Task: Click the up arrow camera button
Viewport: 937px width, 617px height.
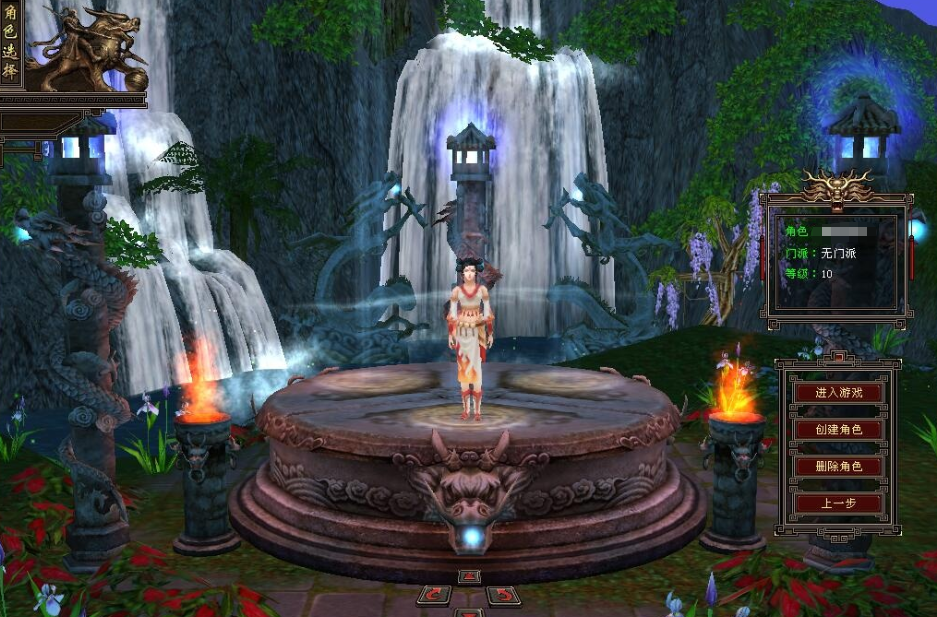Action: click(469, 577)
